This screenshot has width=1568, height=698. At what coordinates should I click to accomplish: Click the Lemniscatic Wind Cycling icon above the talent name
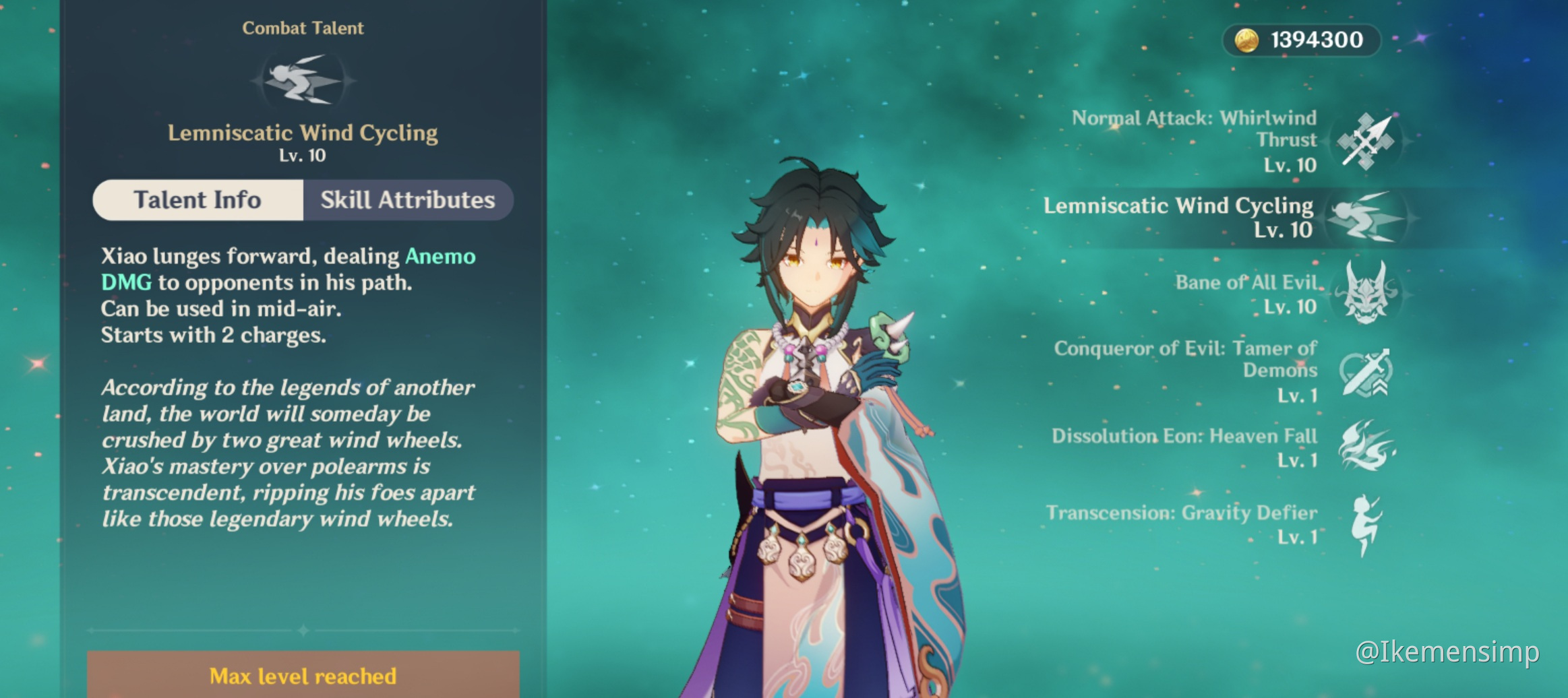pyautogui.click(x=301, y=81)
